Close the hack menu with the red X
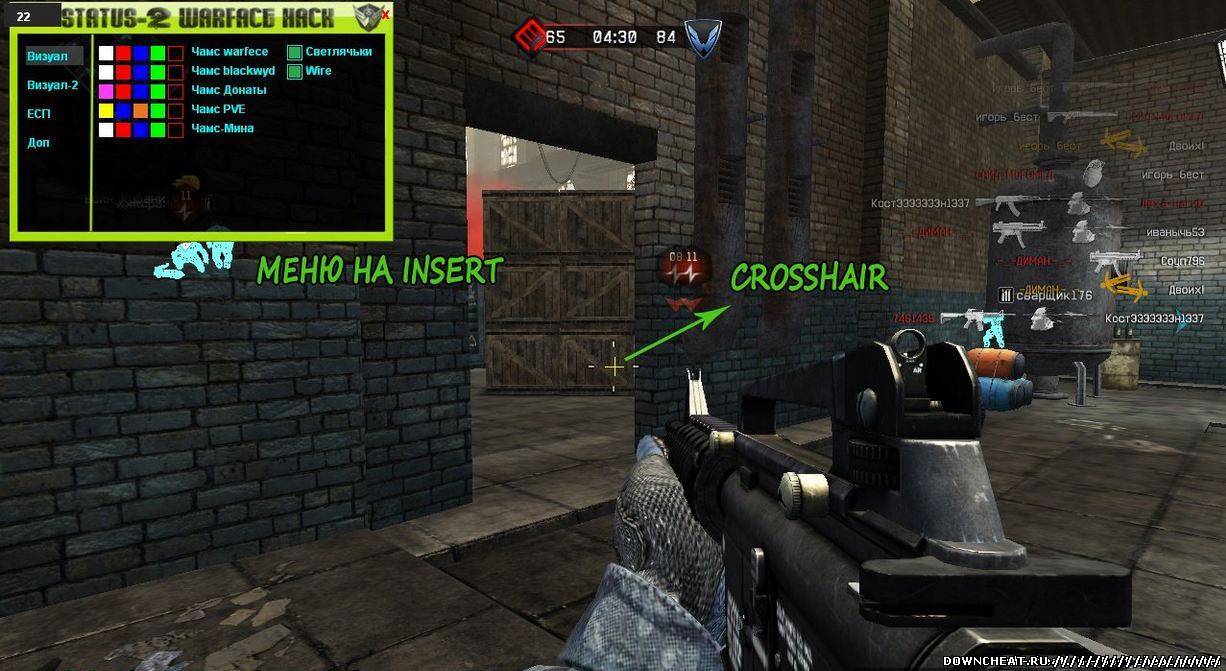1226x671 pixels. (x=385, y=15)
